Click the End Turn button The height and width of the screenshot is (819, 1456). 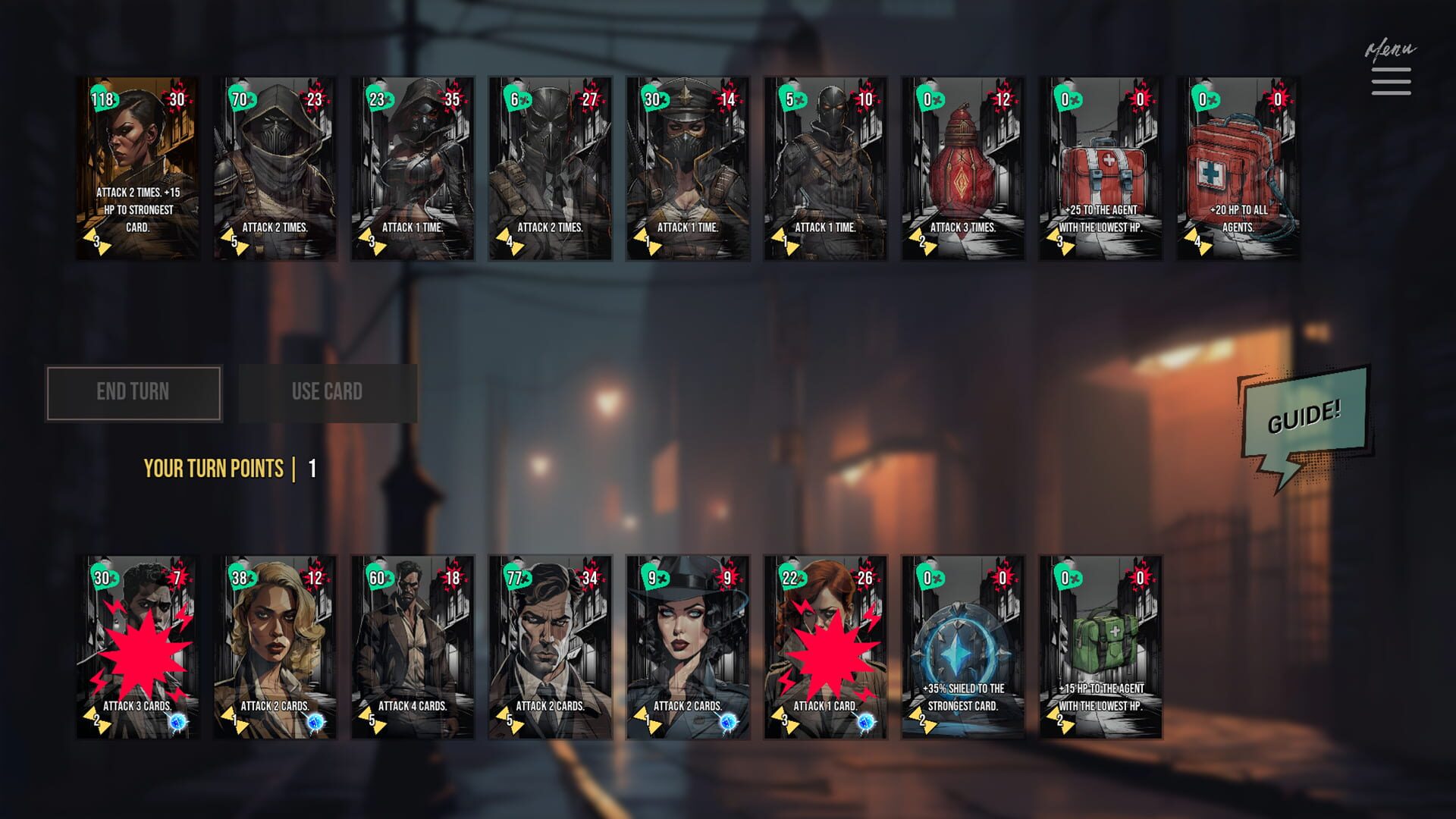pos(133,393)
